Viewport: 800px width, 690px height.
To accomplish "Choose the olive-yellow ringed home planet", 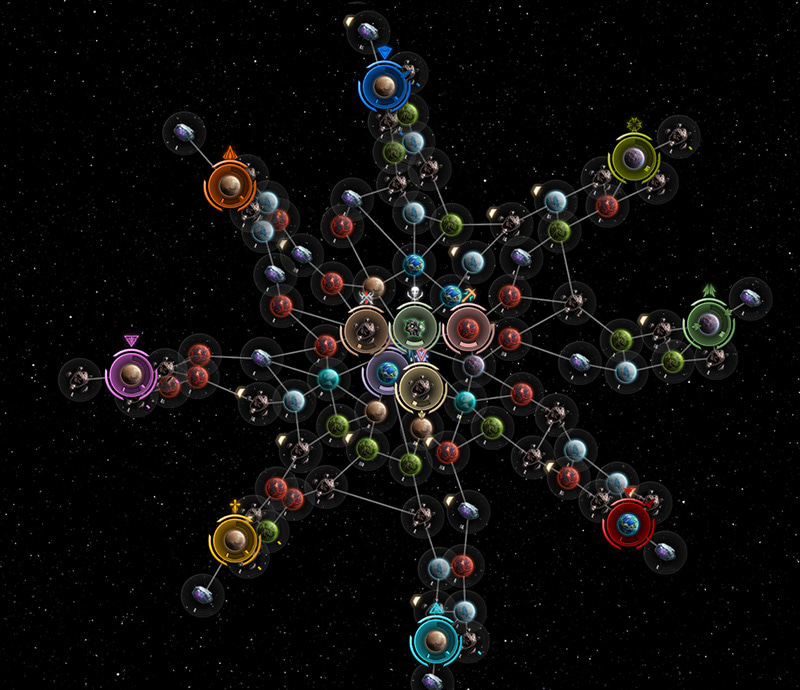I will pos(632,157).
